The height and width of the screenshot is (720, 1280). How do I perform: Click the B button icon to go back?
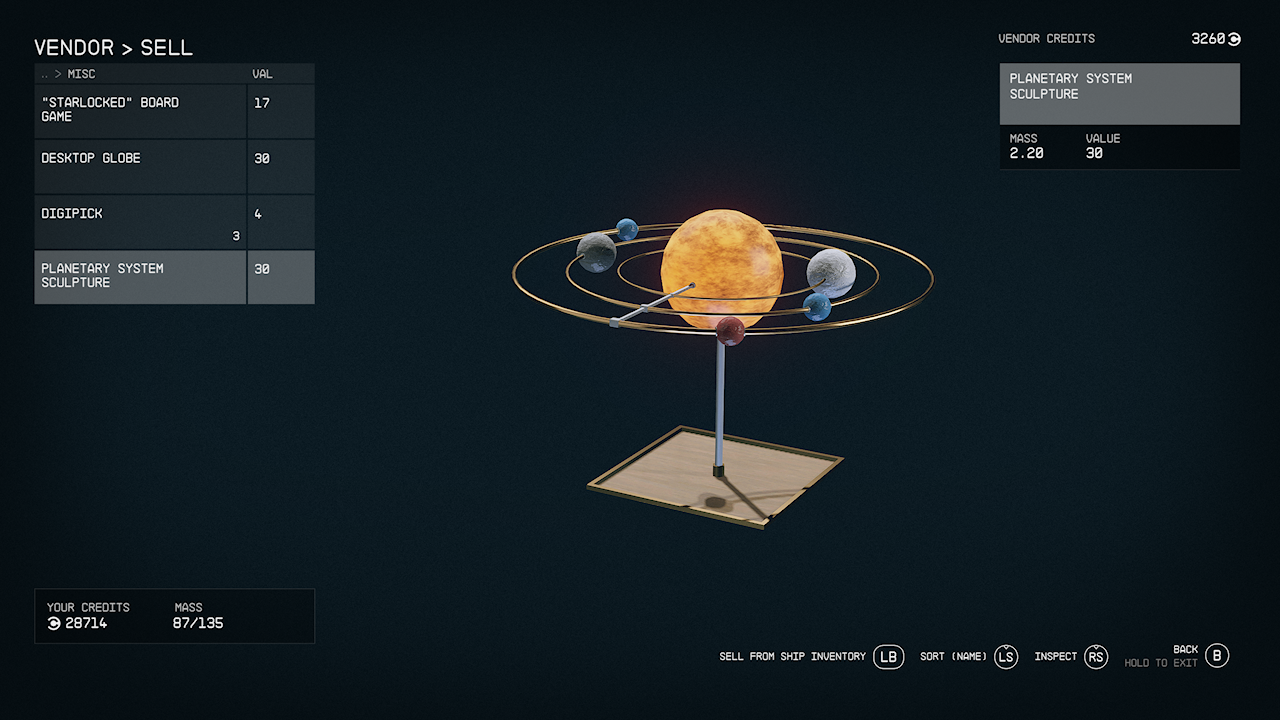click(1217, 657)
